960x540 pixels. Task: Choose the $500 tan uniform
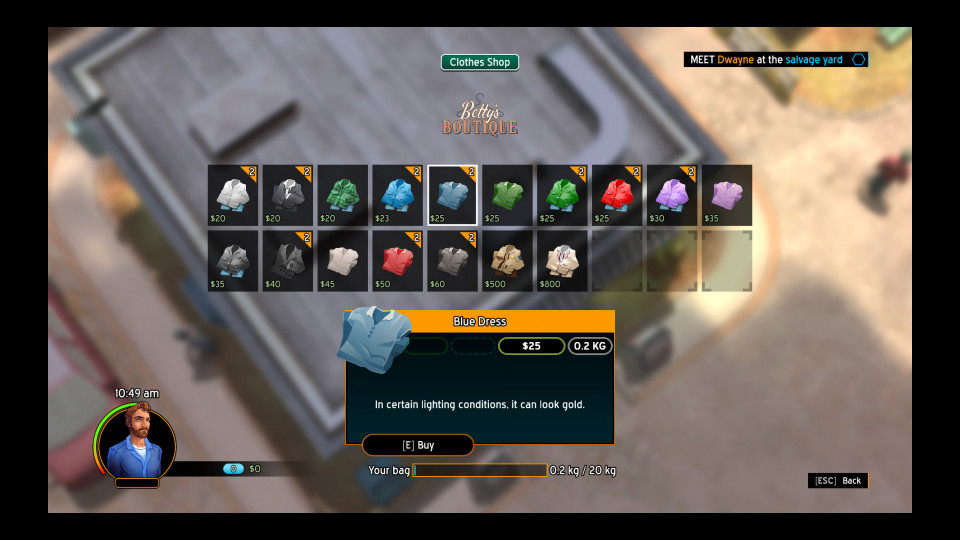point(507,261)
